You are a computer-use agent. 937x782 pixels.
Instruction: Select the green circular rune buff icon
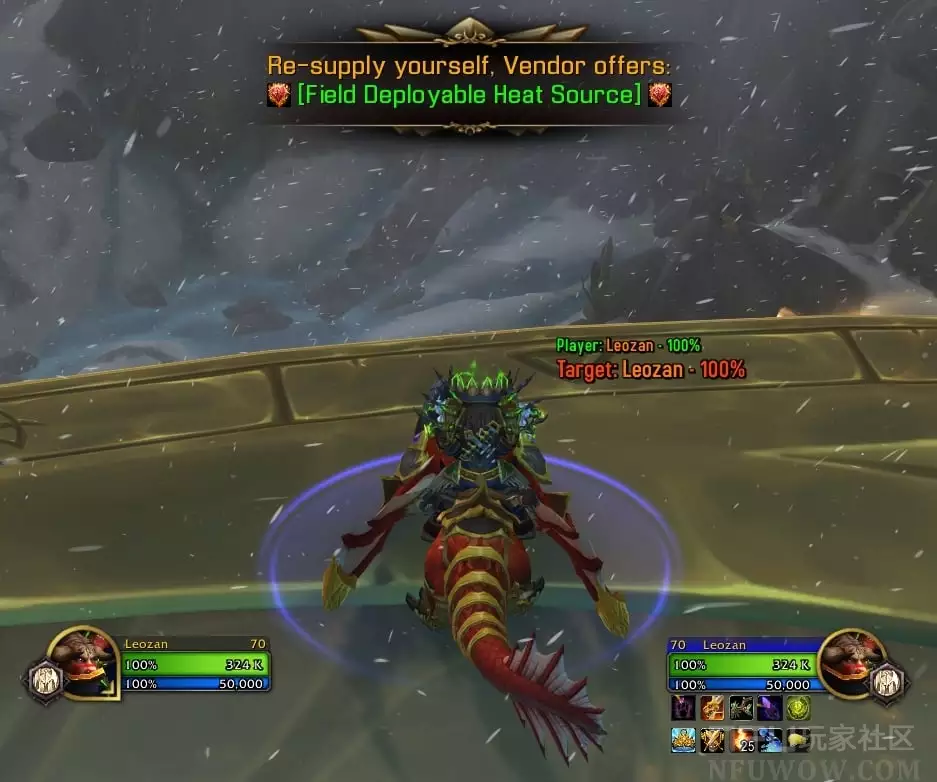[x=798, y=708]
